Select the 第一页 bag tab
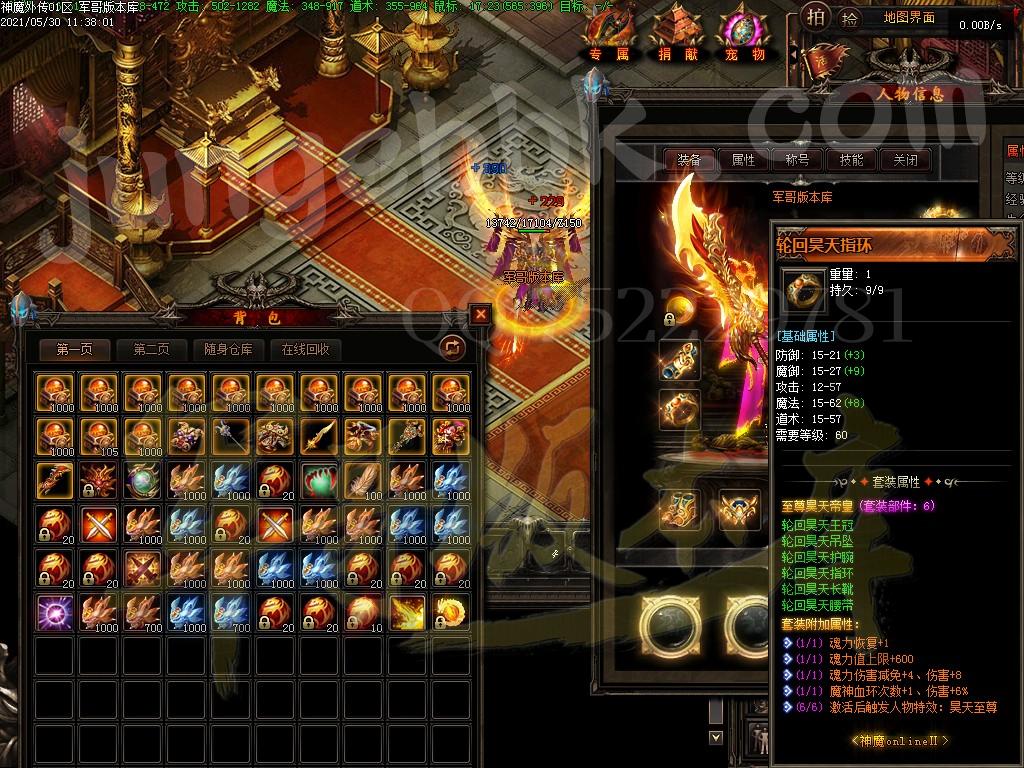The width and height of the screenshot is (1024, 768). [x=75, y=349]
